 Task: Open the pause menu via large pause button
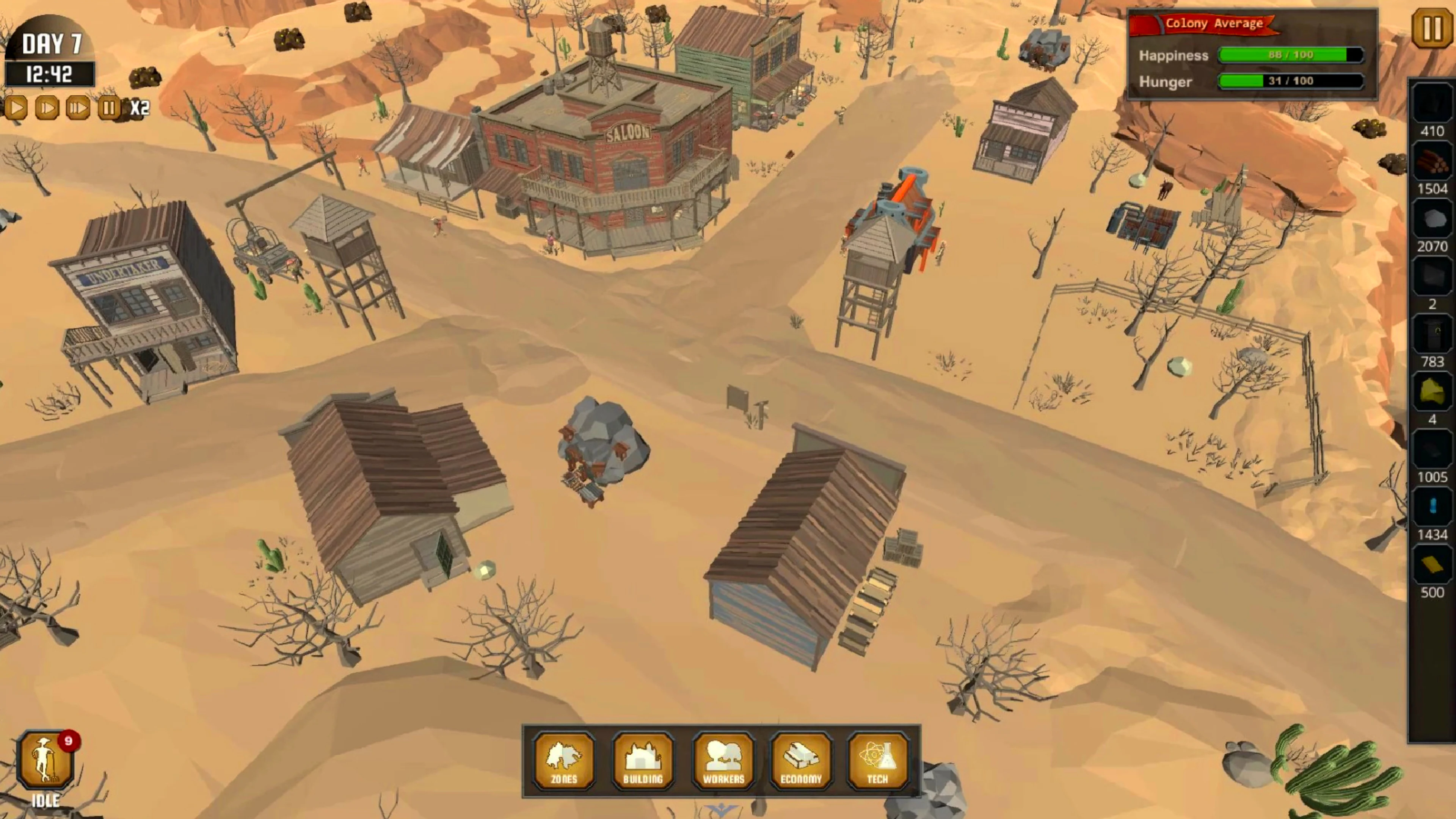coord(1432,28)
